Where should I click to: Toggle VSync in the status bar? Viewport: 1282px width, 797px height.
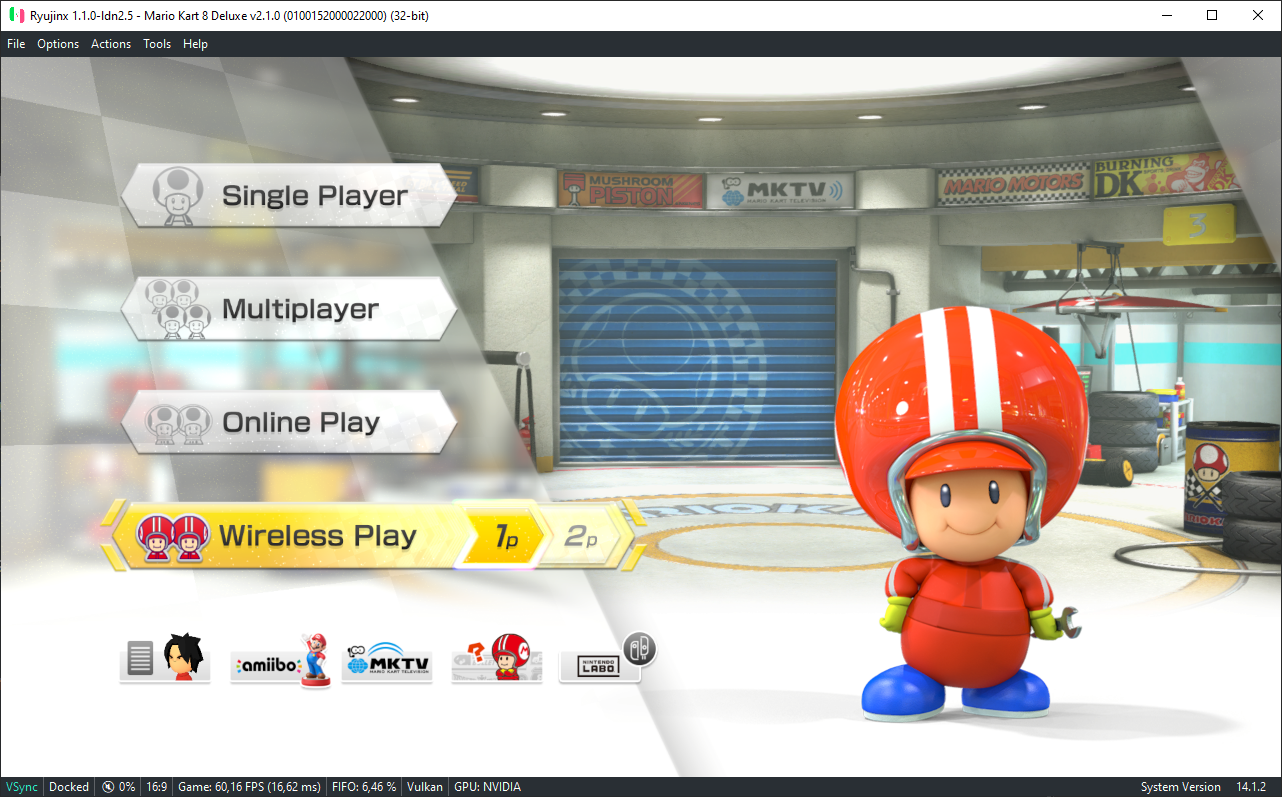22,787
